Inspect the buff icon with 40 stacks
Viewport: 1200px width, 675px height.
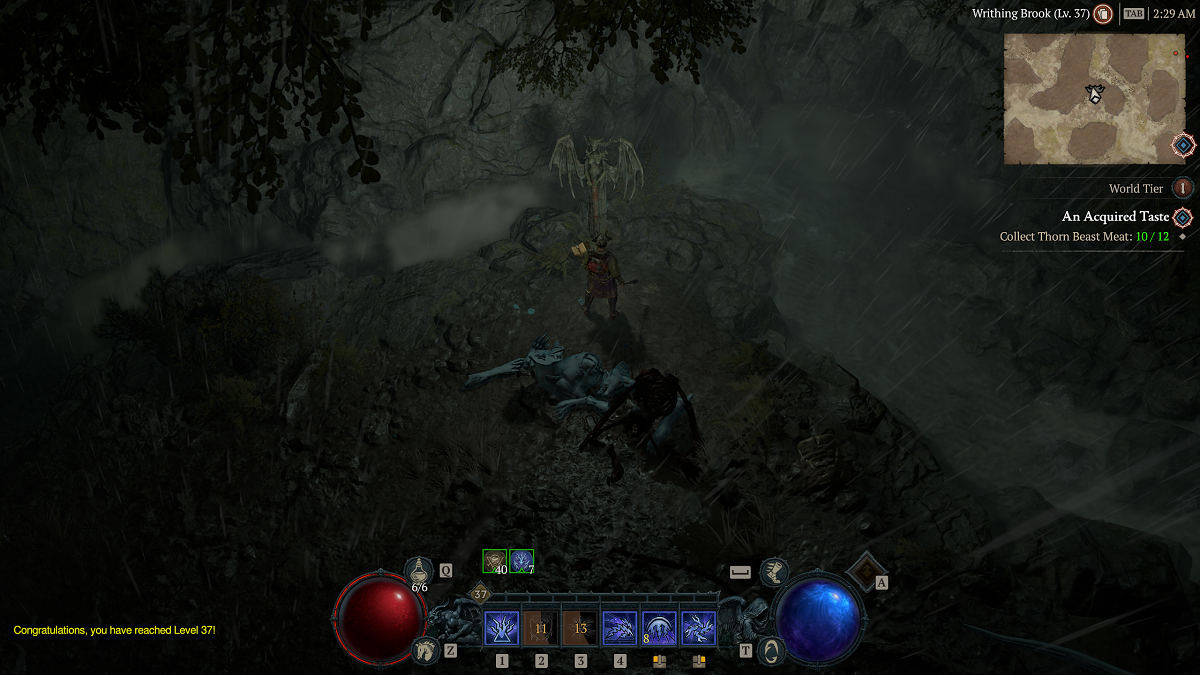(x=495, y=561)
